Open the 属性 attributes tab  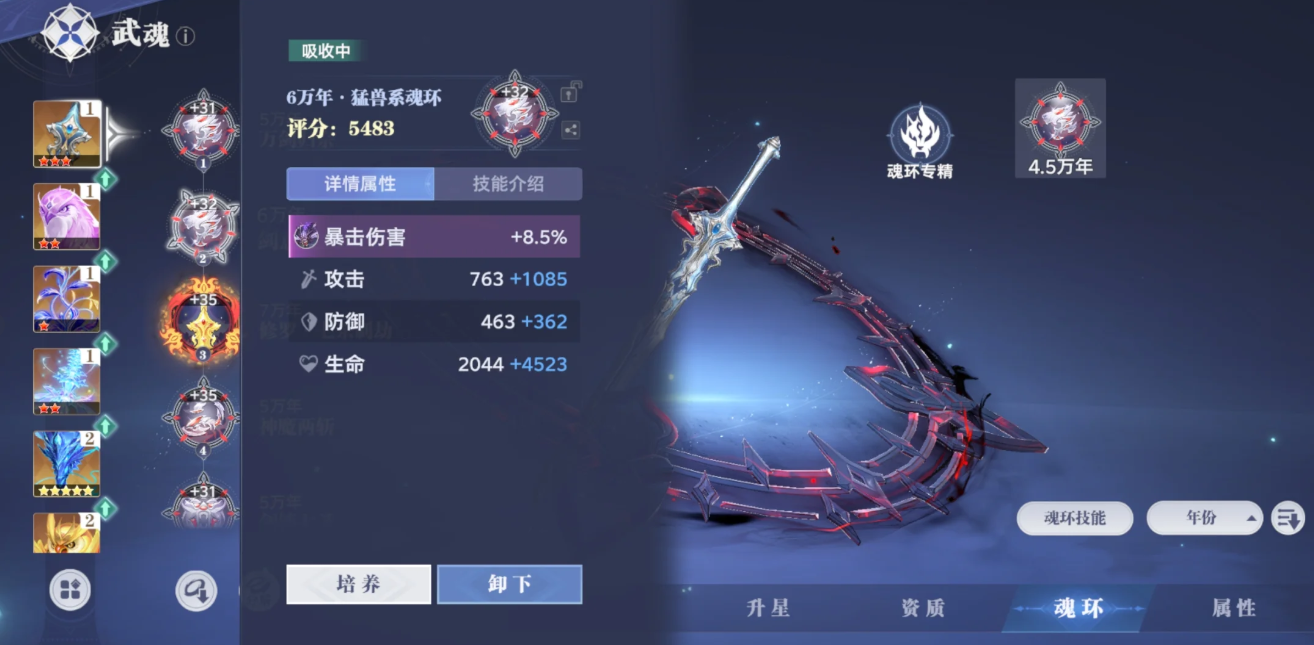[1233, 608]
